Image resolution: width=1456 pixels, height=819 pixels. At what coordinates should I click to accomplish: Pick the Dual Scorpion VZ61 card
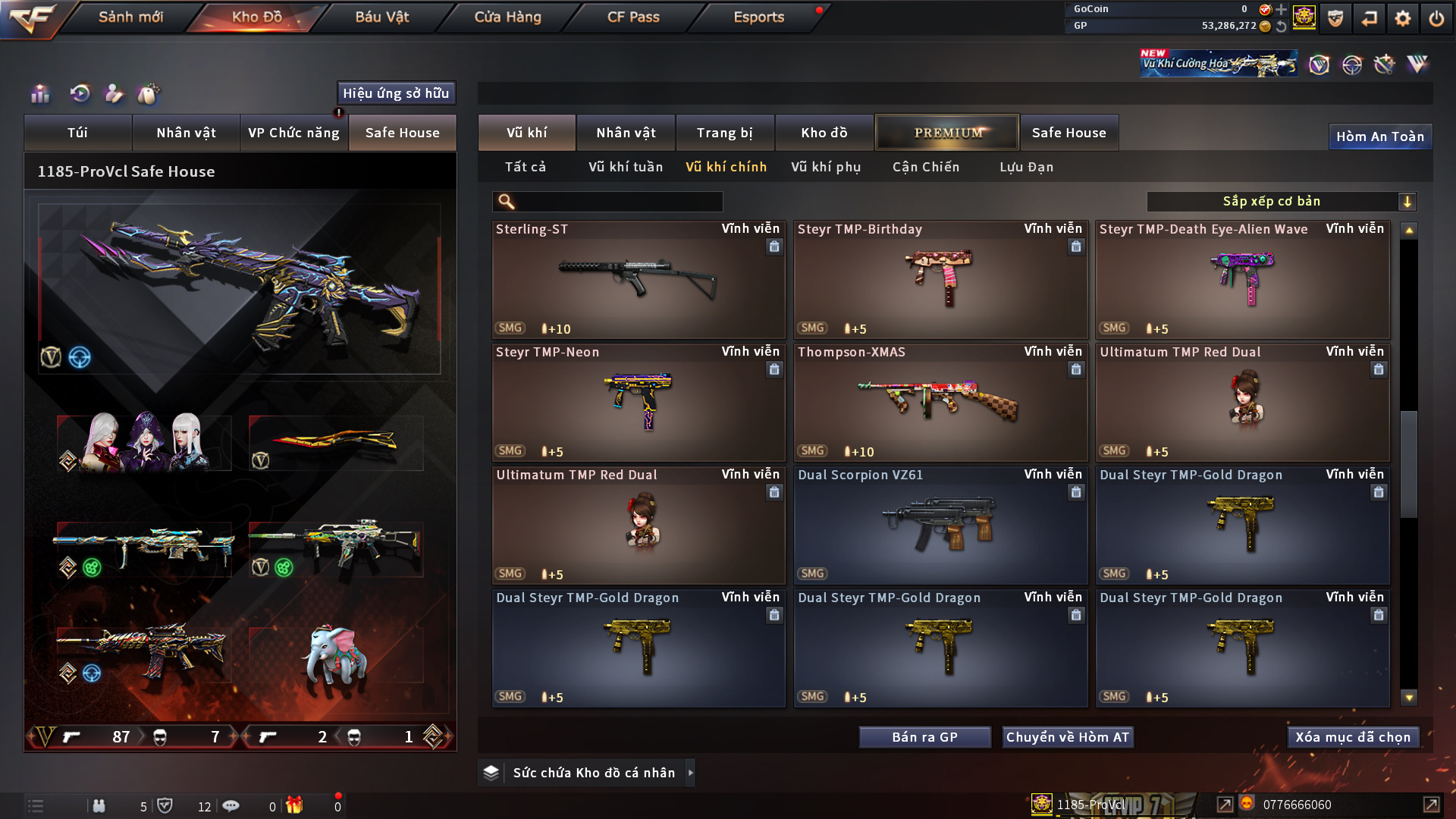tap(940, 526)
